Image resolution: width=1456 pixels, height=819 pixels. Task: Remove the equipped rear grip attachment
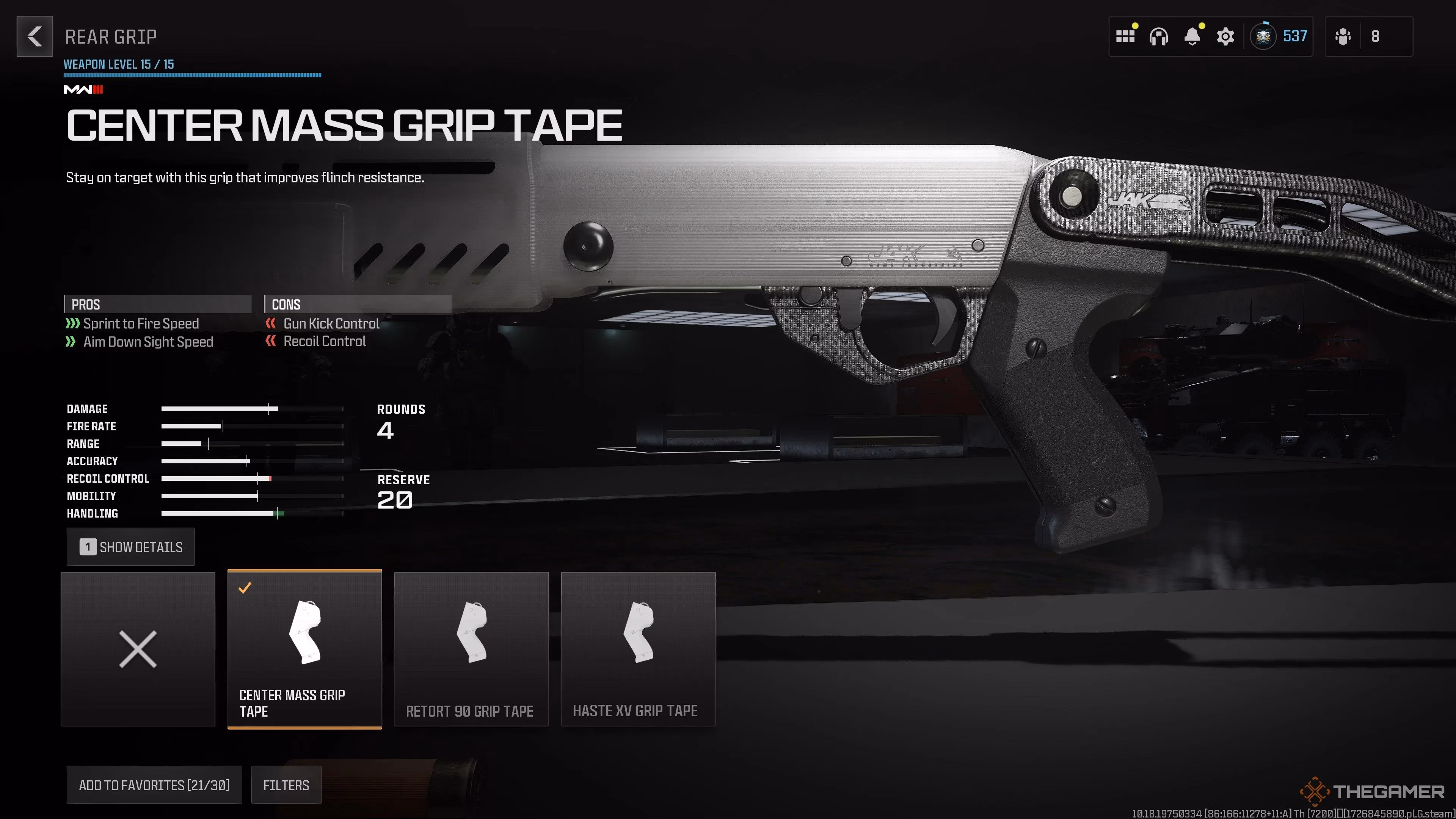coord(138,649)
